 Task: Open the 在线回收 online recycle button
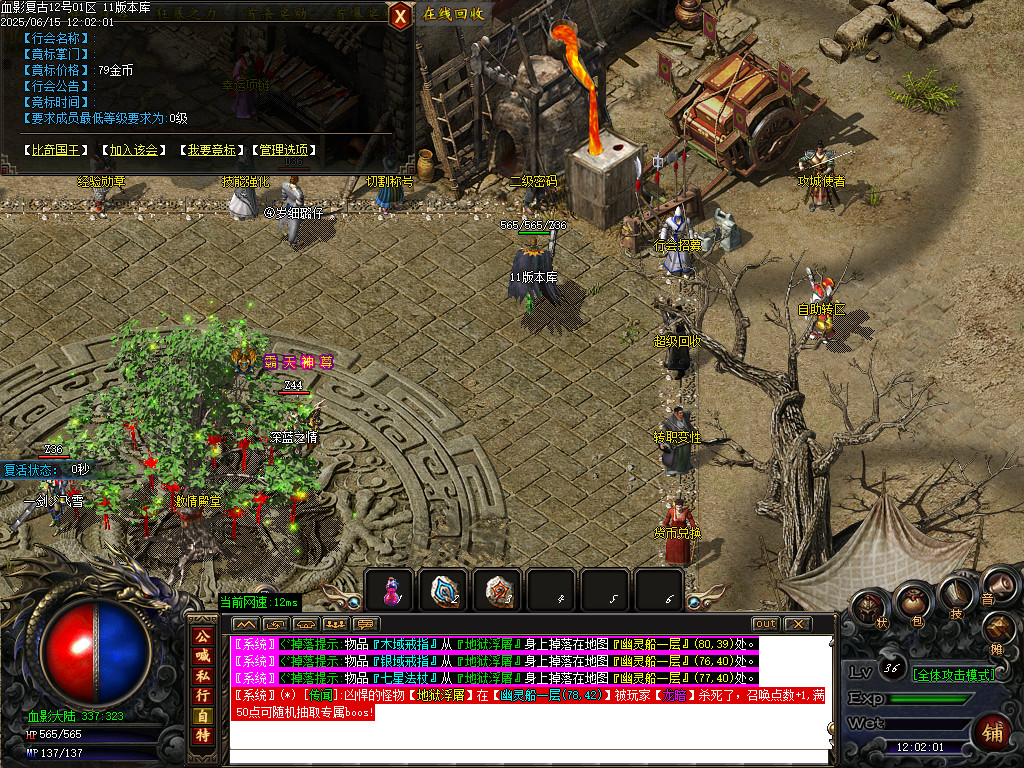click(453, 14)
